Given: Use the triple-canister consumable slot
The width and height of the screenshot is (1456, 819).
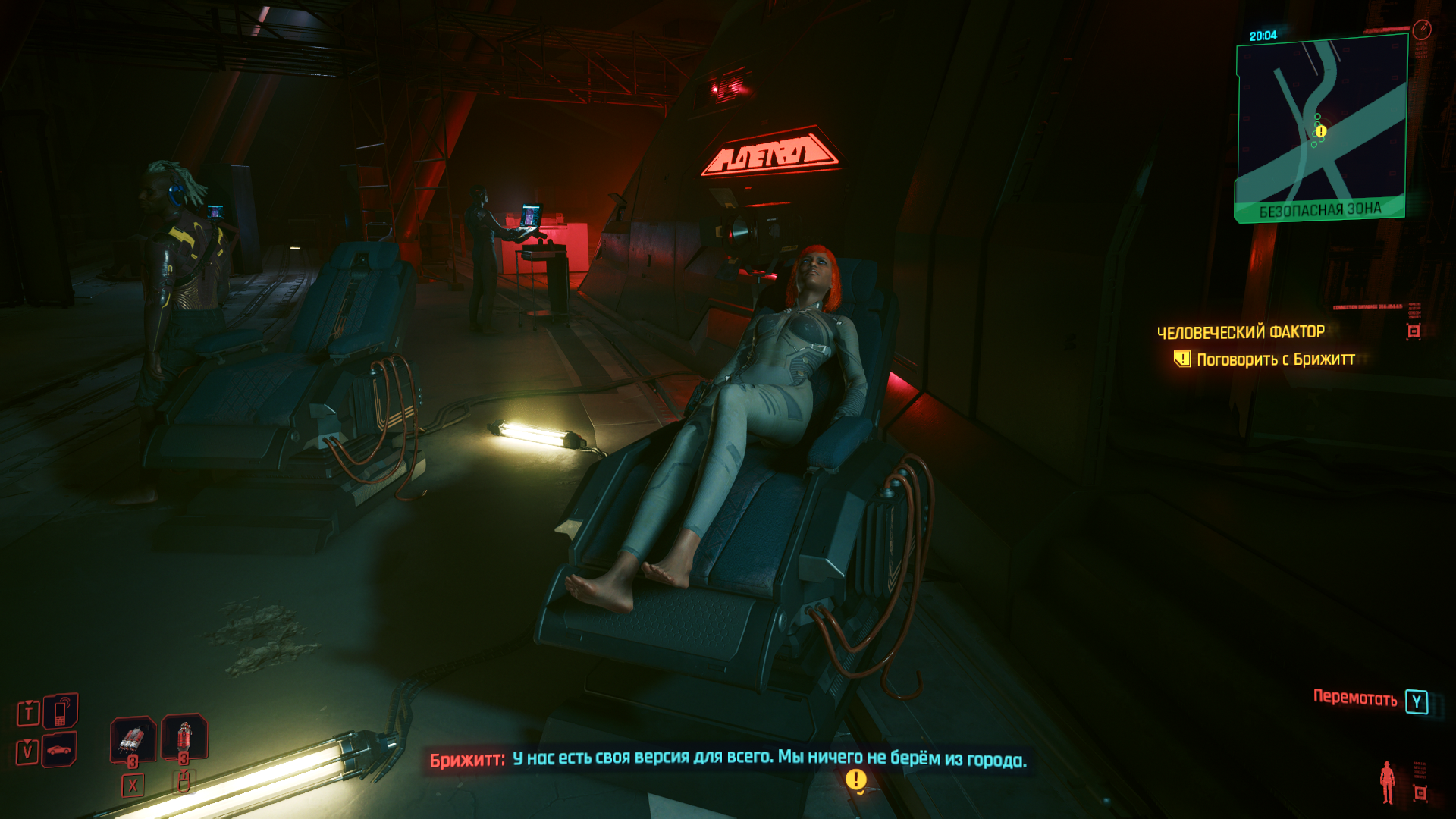Looking at the screenshot, I should [133, 738].
